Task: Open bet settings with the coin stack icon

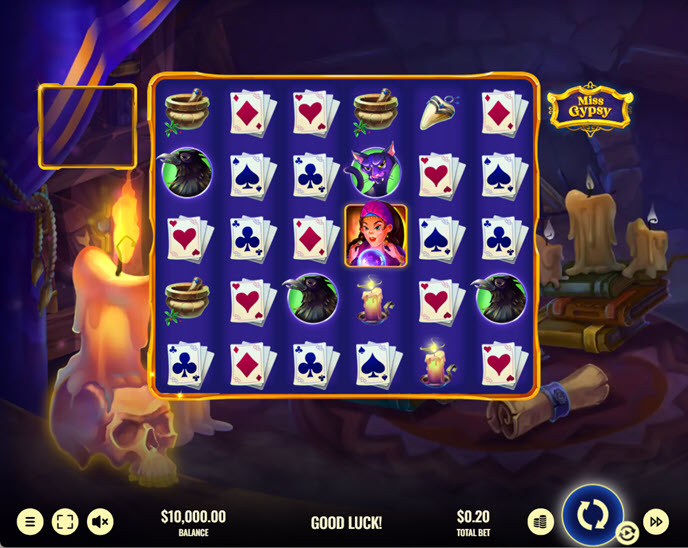Action: (541, 521)
